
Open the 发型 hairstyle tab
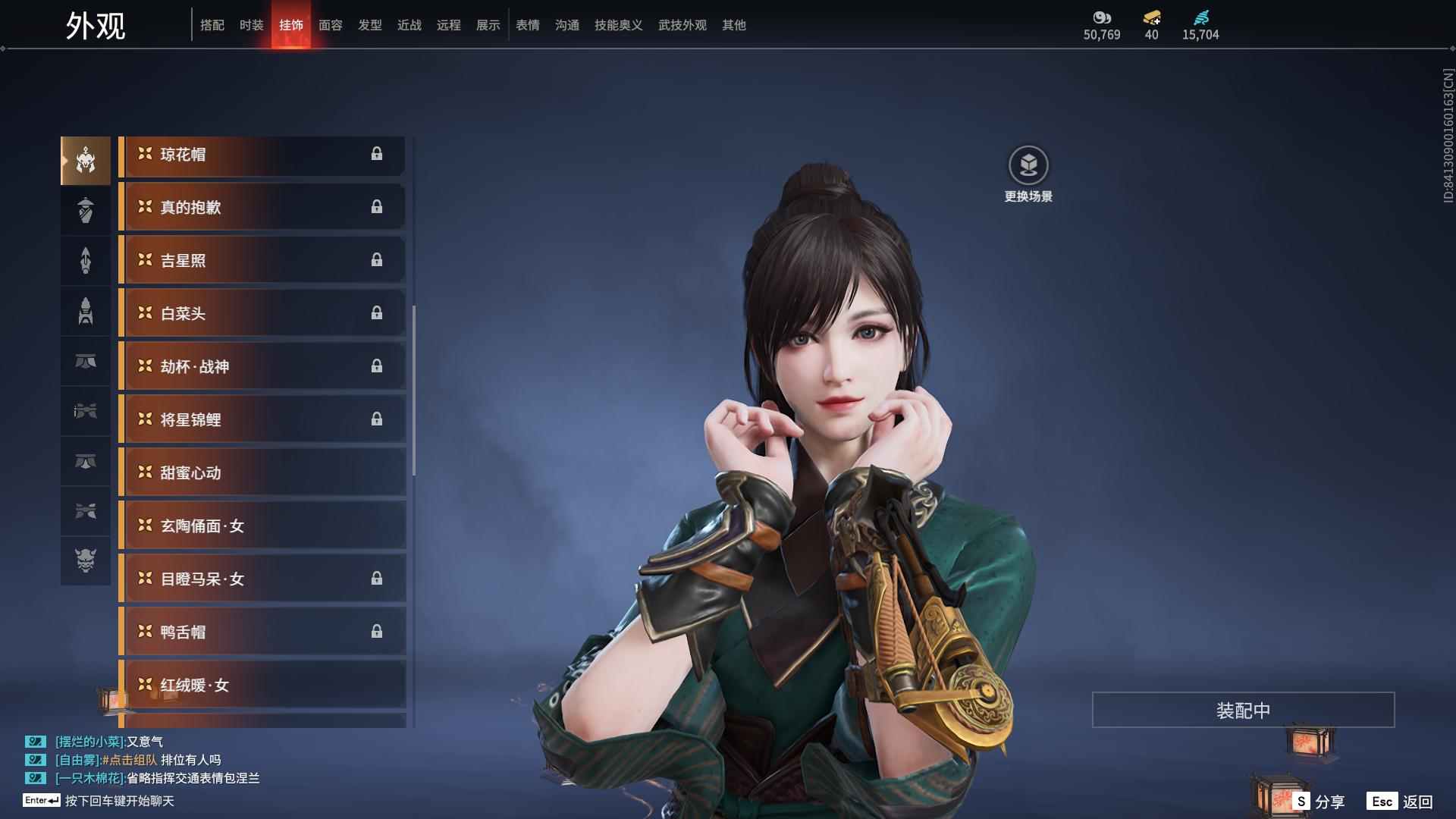(369, 25)
